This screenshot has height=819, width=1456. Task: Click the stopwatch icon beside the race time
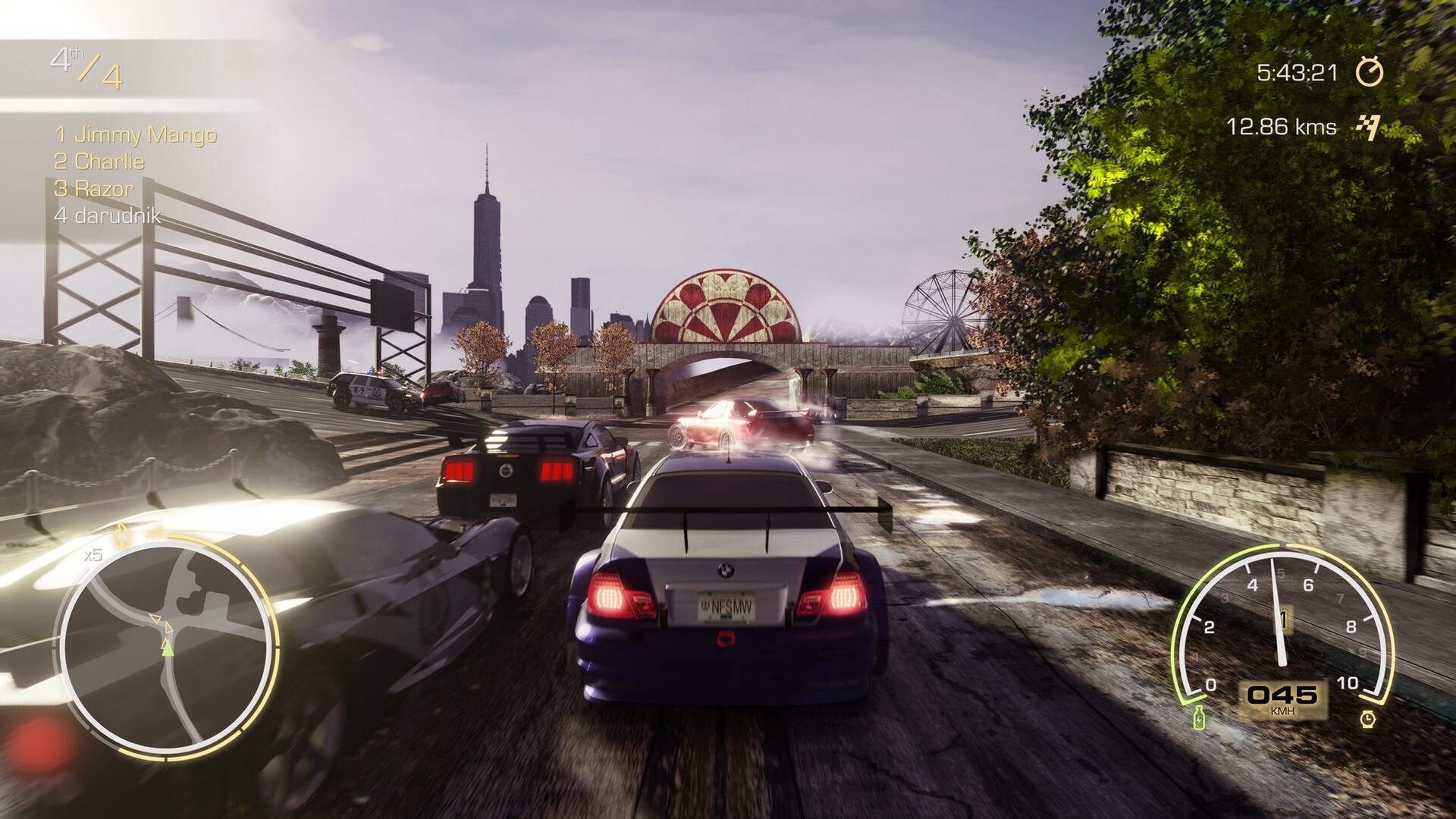1370,72
